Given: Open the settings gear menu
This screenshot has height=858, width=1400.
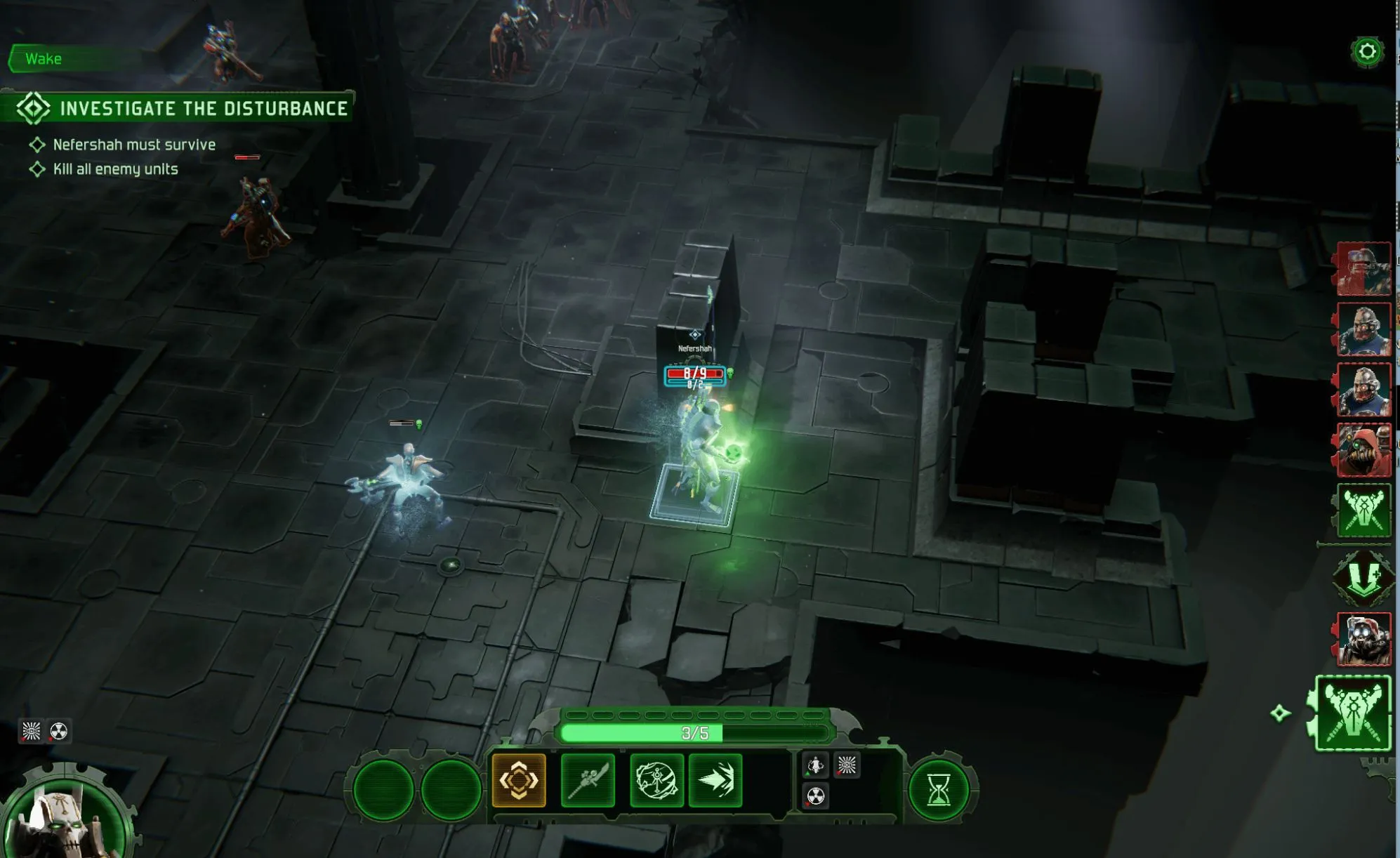Looking at the screenshot, I should coord(1366,52).
